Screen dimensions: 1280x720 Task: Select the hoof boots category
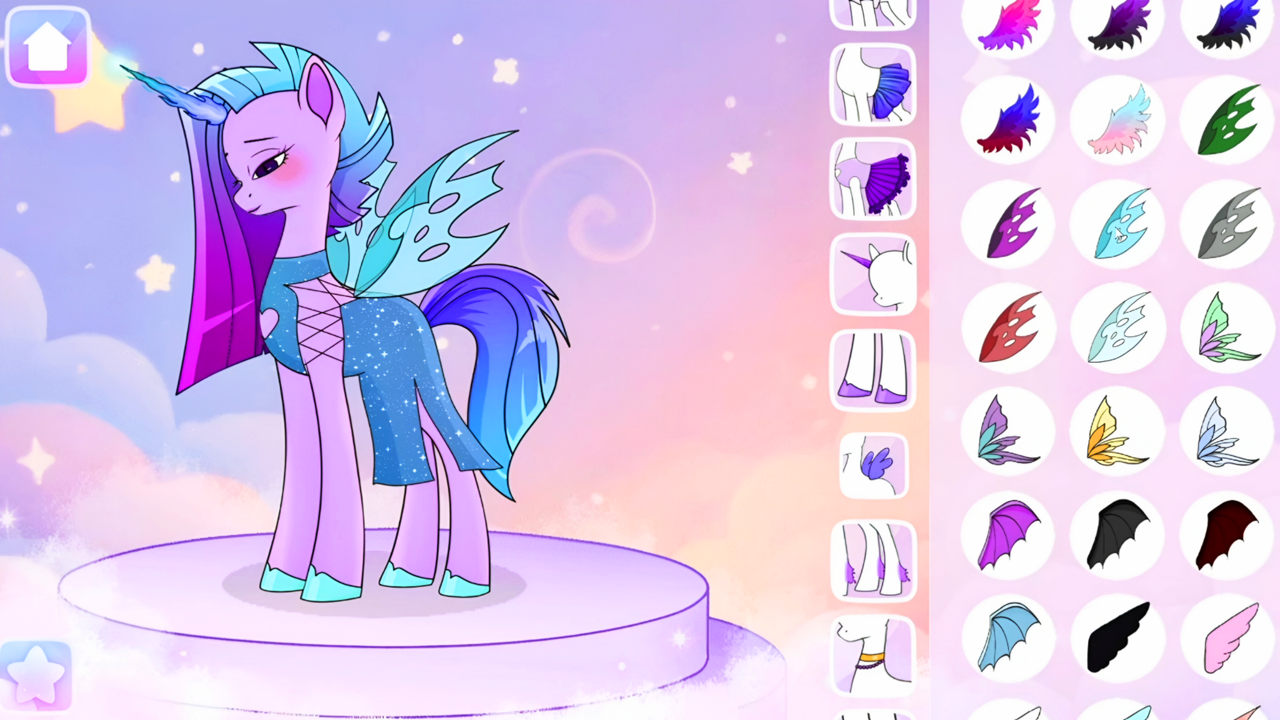872,370
